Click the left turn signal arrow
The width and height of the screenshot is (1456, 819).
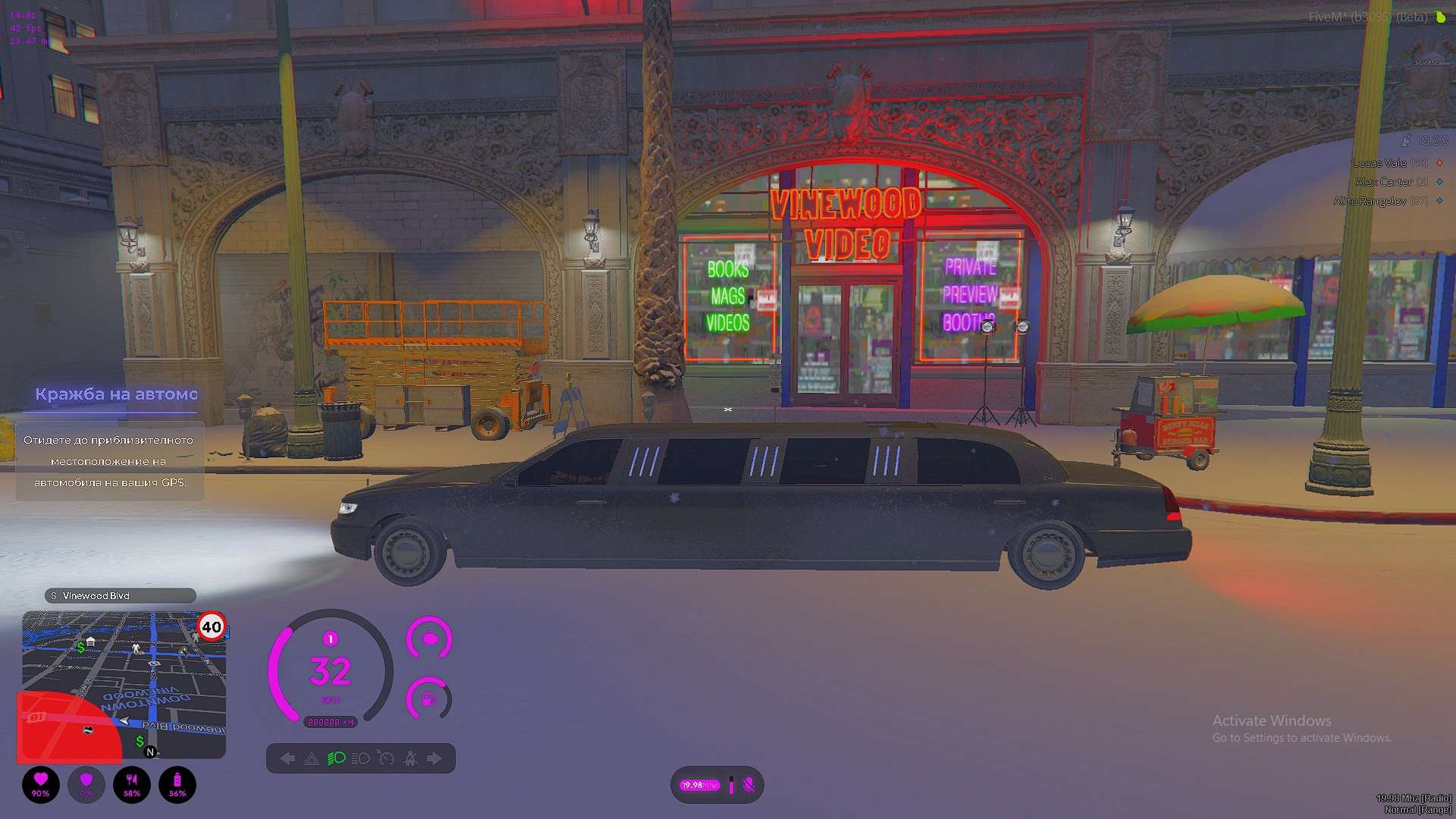coord(287,758)
